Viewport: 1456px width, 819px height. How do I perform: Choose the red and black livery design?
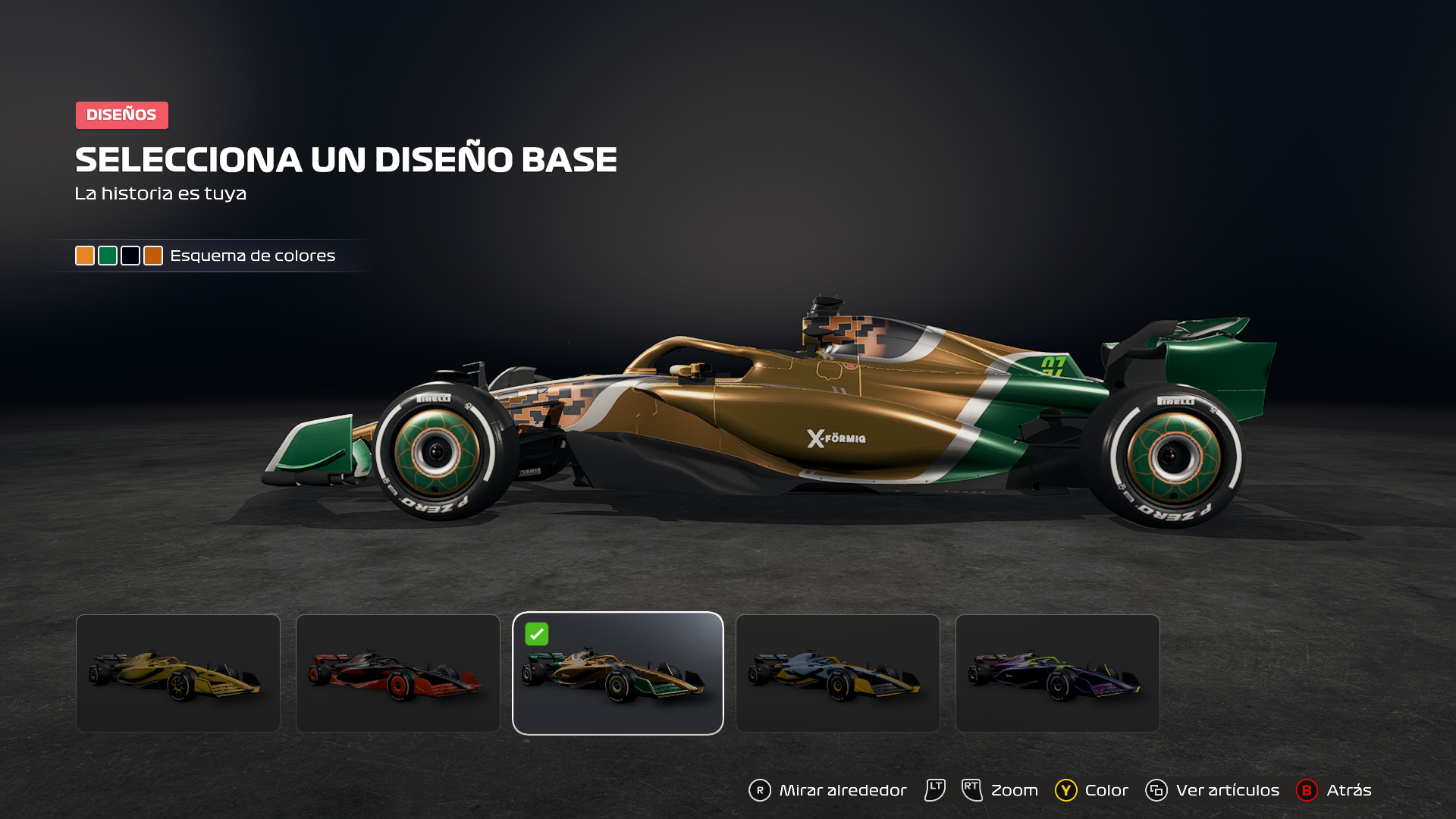(x=398, y=673)
